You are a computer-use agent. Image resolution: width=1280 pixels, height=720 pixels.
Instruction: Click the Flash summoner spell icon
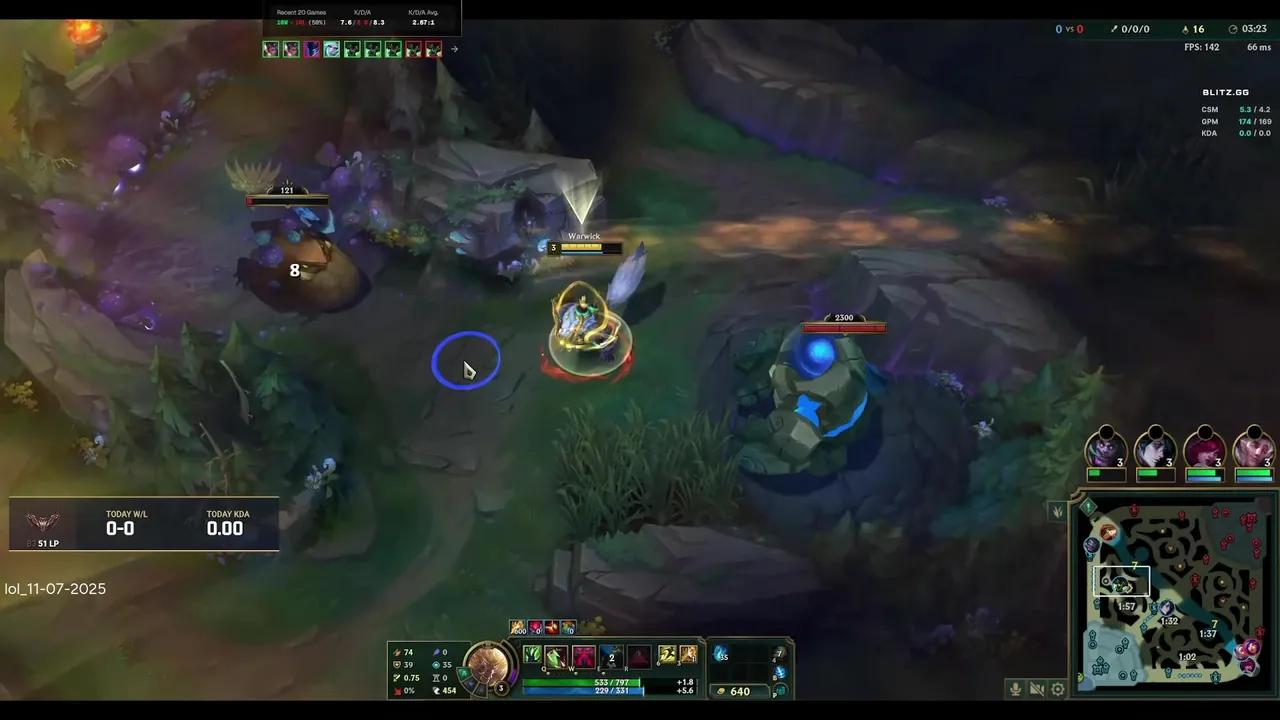(x=666, y=655)
